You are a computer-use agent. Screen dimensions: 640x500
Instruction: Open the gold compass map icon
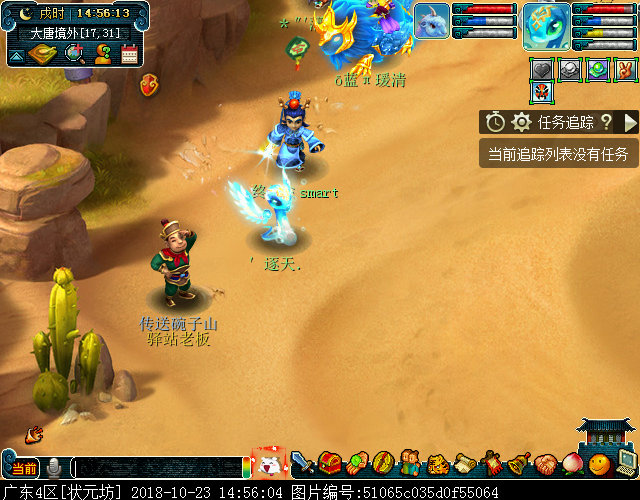(x=41, y=53)
